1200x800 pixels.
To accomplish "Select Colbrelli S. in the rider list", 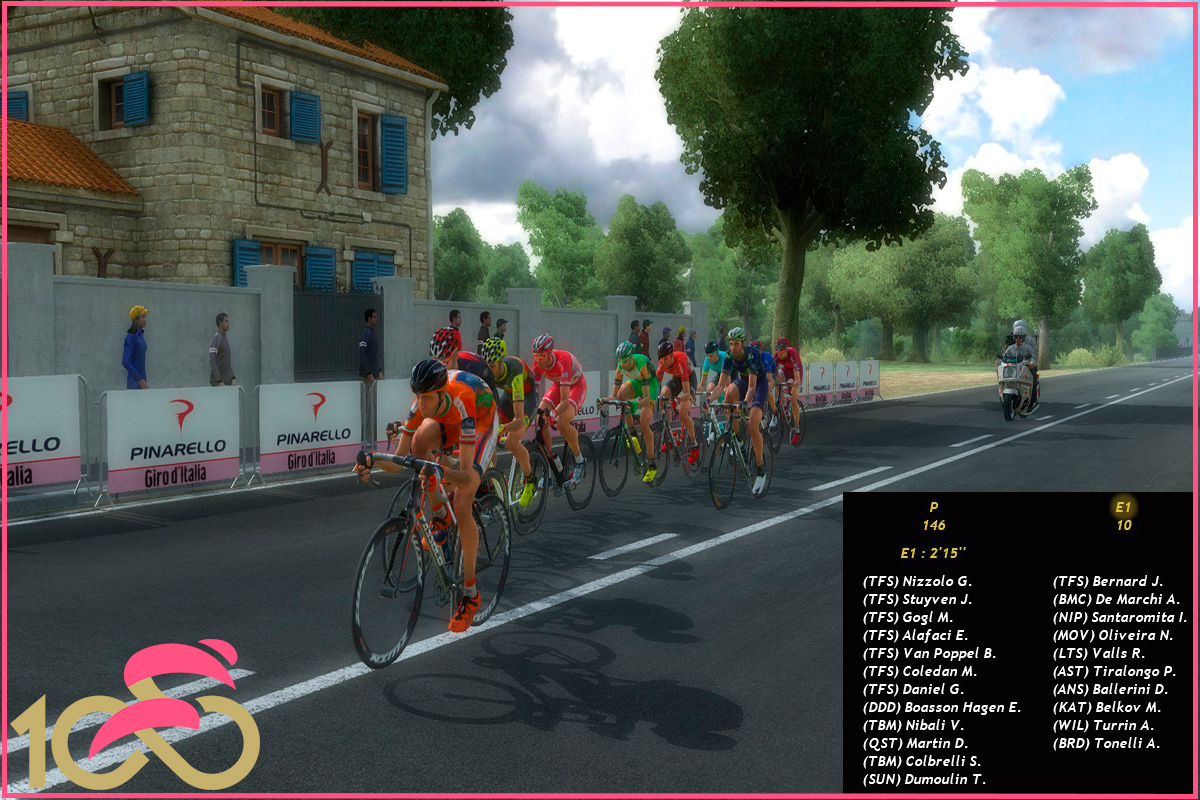I will click(921, 761).
